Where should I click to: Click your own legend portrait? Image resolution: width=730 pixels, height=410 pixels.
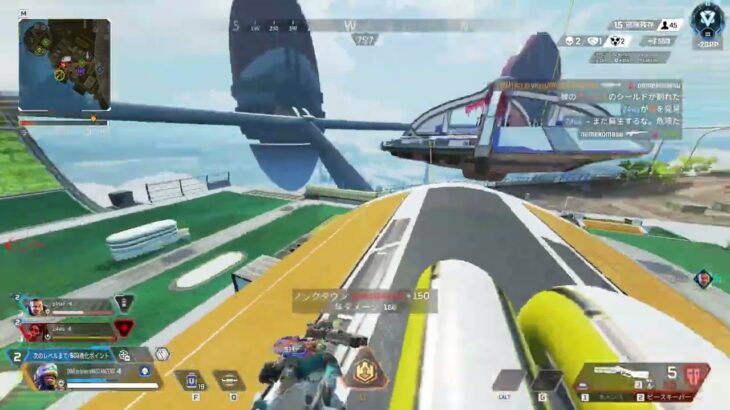click(x=47, y=377)
